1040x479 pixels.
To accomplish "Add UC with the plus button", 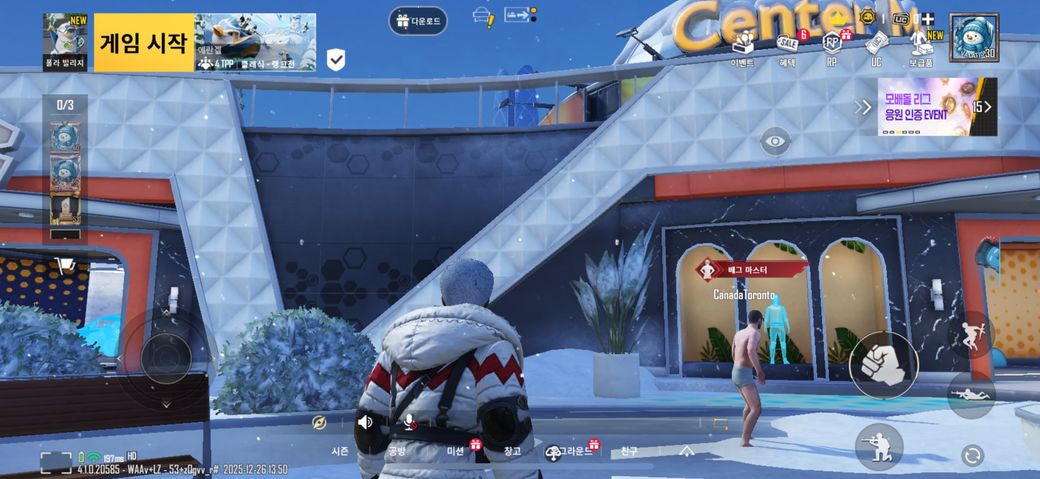I will pyautogui.click(x=927, y=19).
